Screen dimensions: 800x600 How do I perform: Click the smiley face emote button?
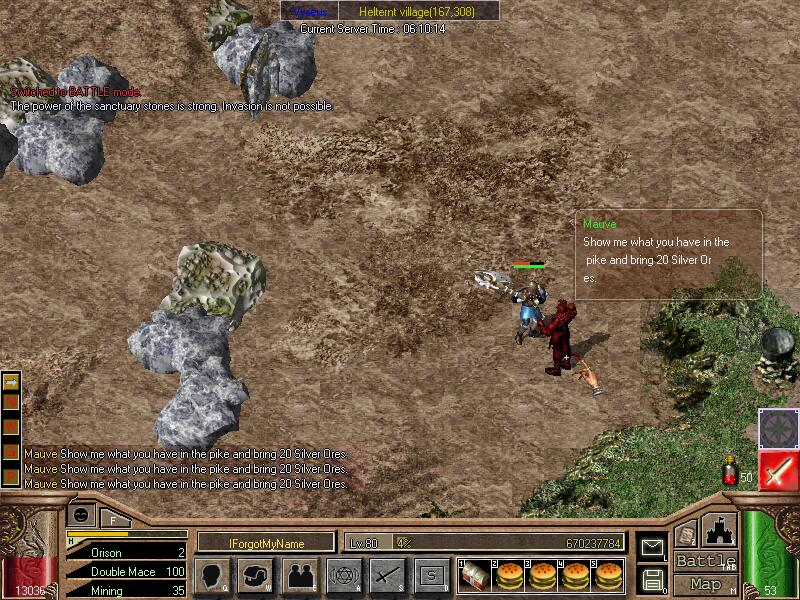tap(79, 514)
